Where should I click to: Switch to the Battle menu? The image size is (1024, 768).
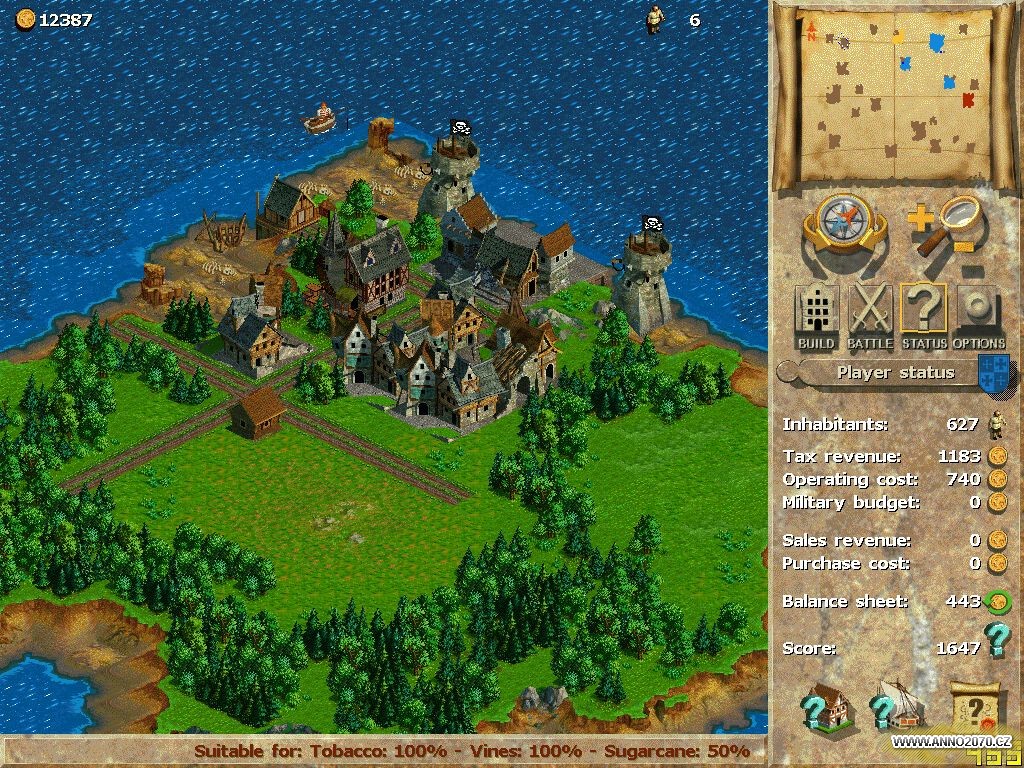pyautogui.click(x=870, y=314)
